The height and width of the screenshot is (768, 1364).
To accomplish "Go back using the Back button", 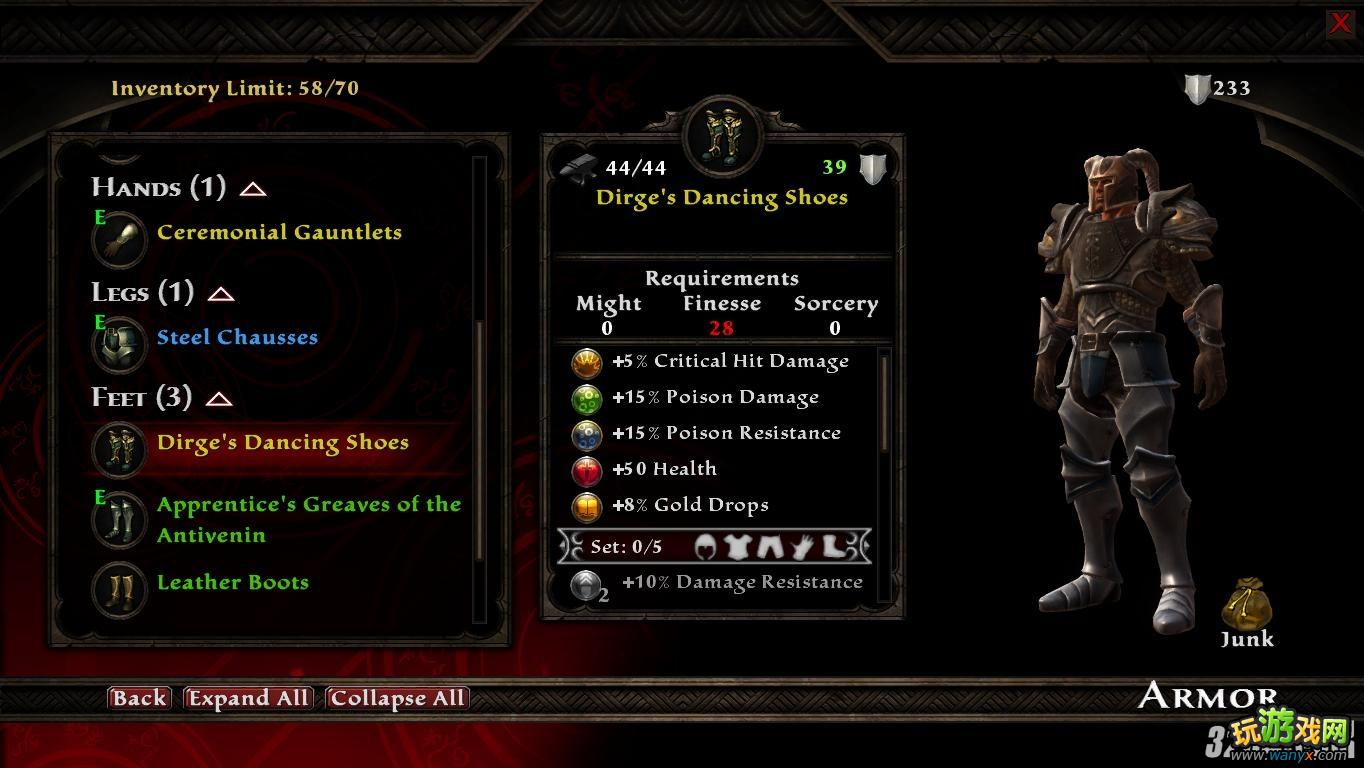I will pyautogui.click(x=139, y=698).
